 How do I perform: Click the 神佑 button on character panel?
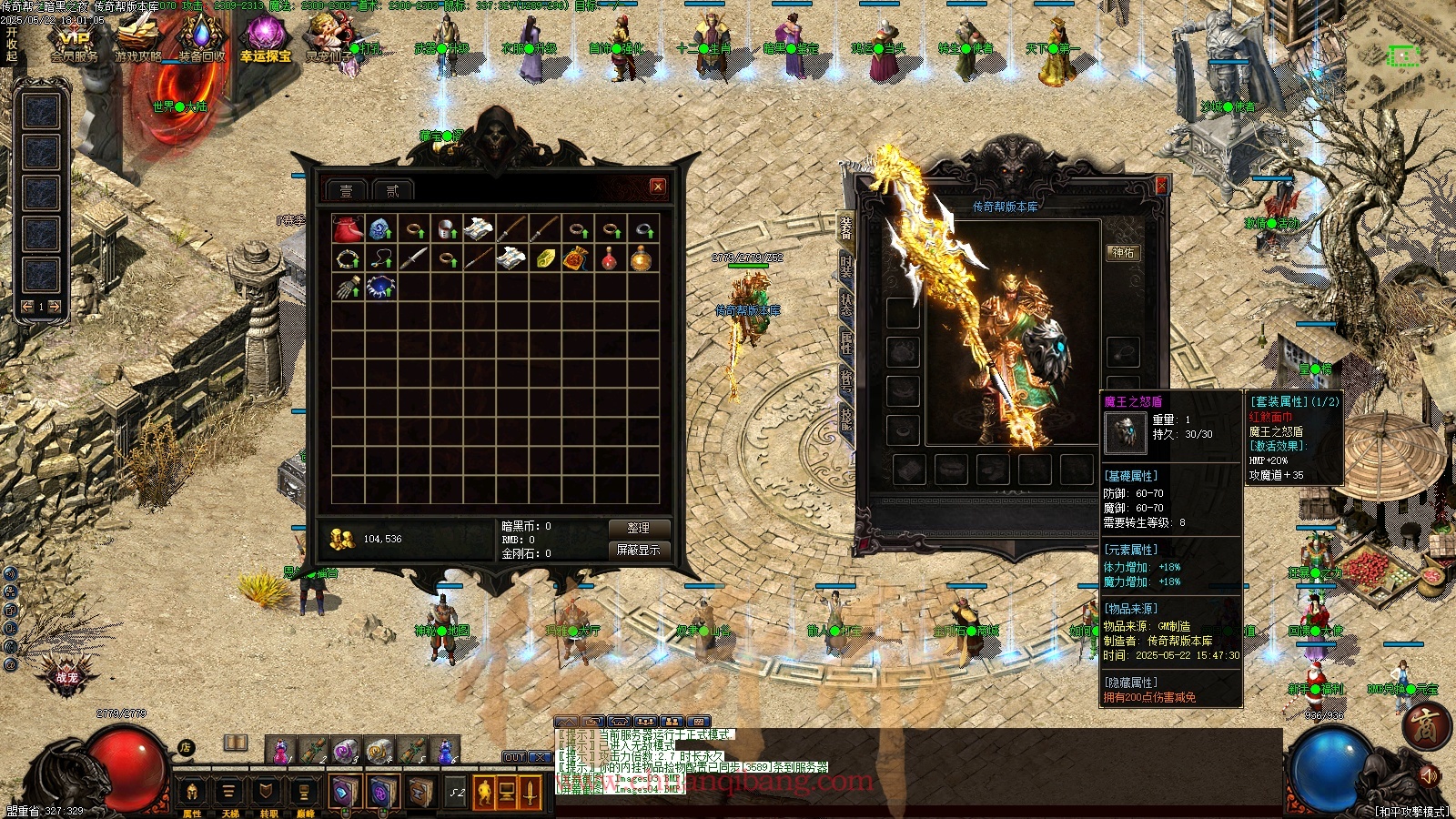pyautogui.click(x=1123, y=253)
